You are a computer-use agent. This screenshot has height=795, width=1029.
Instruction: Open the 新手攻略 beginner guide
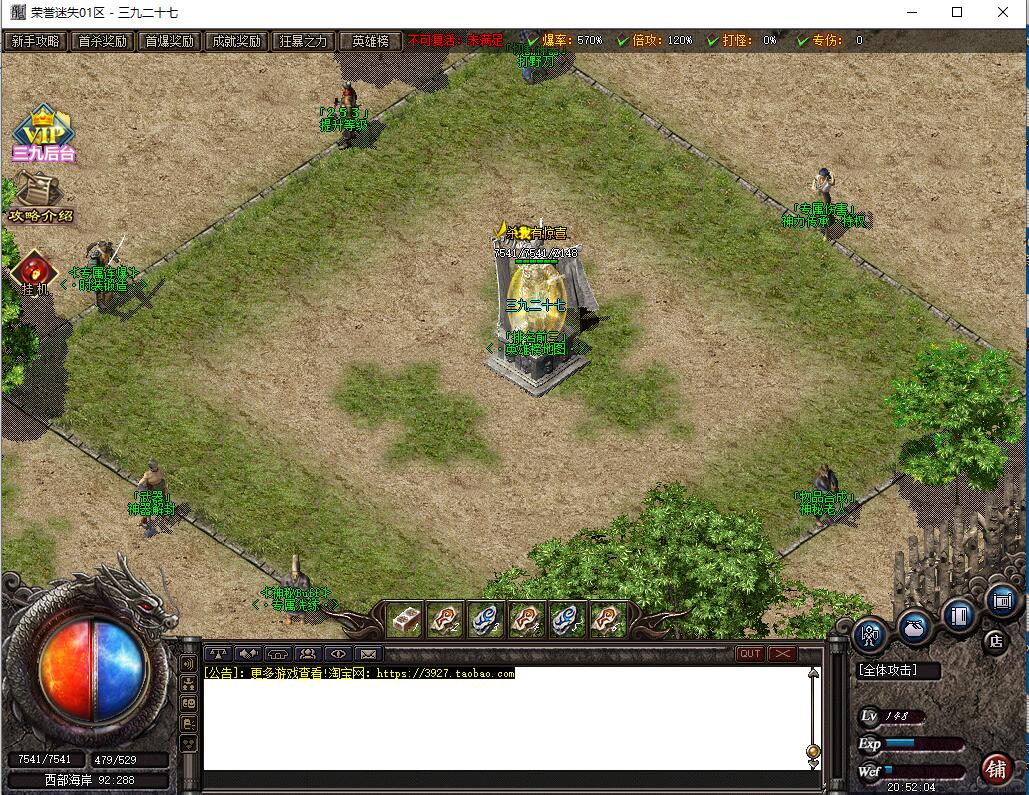35,41
